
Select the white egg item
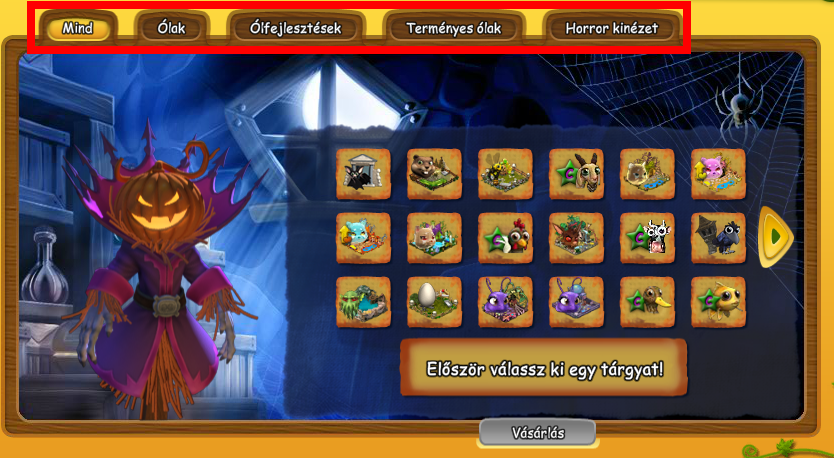434,302
